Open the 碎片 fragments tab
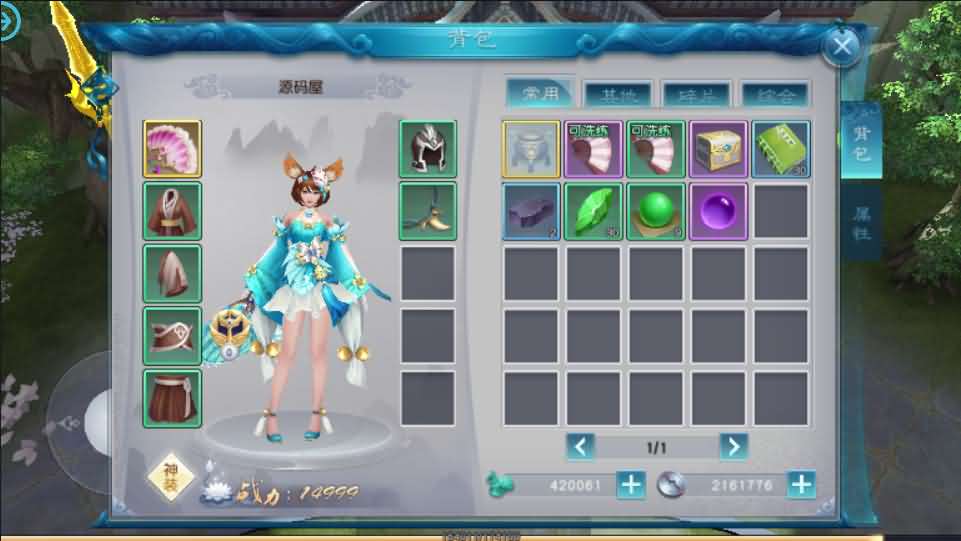This screenshot has width=961, height=541. tap(696, 95)
